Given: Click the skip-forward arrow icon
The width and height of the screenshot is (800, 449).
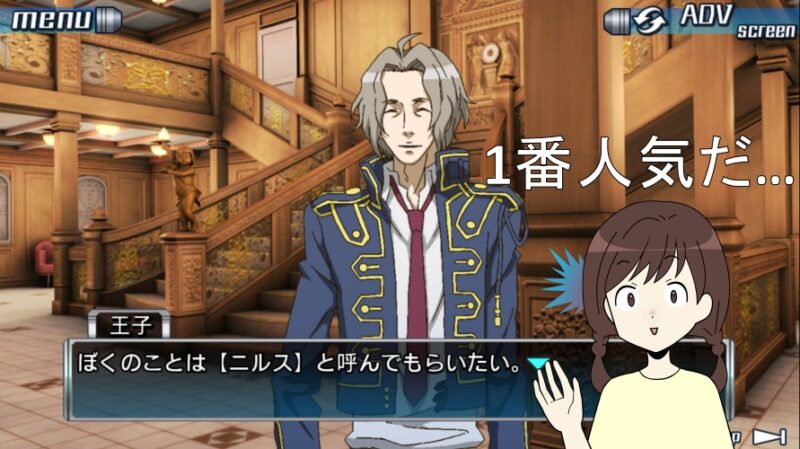Looking at the screenshot, I should (765, 436).
